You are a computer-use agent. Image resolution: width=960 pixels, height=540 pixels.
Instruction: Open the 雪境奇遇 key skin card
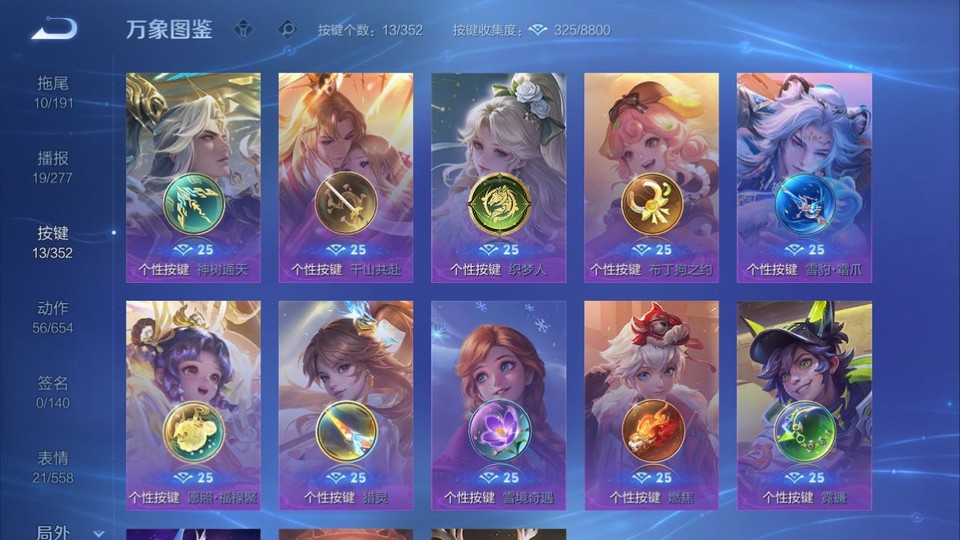click(498, 405)
